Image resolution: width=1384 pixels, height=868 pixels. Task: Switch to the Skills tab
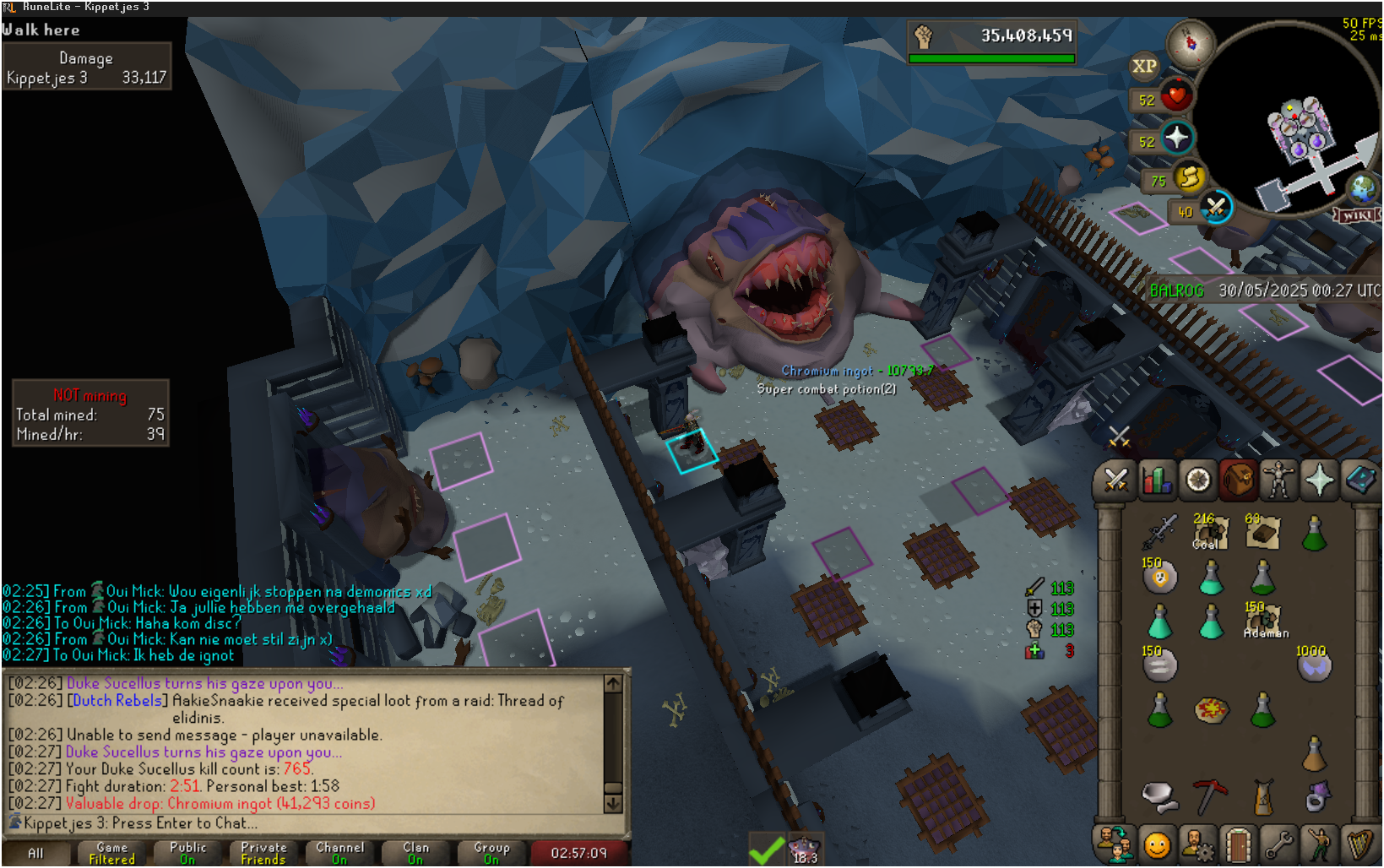(x=1157, y=480)
